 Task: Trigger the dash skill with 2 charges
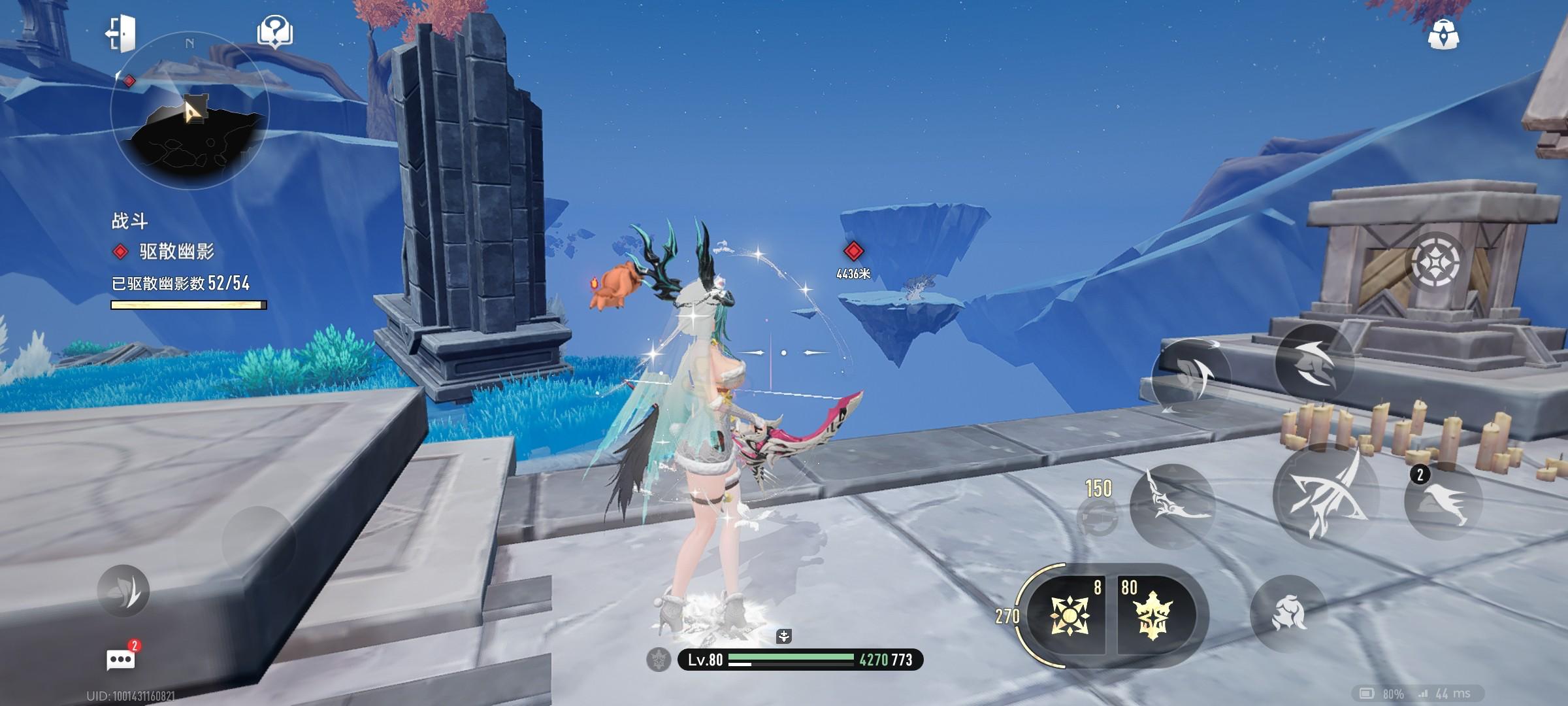[1443, 501]
